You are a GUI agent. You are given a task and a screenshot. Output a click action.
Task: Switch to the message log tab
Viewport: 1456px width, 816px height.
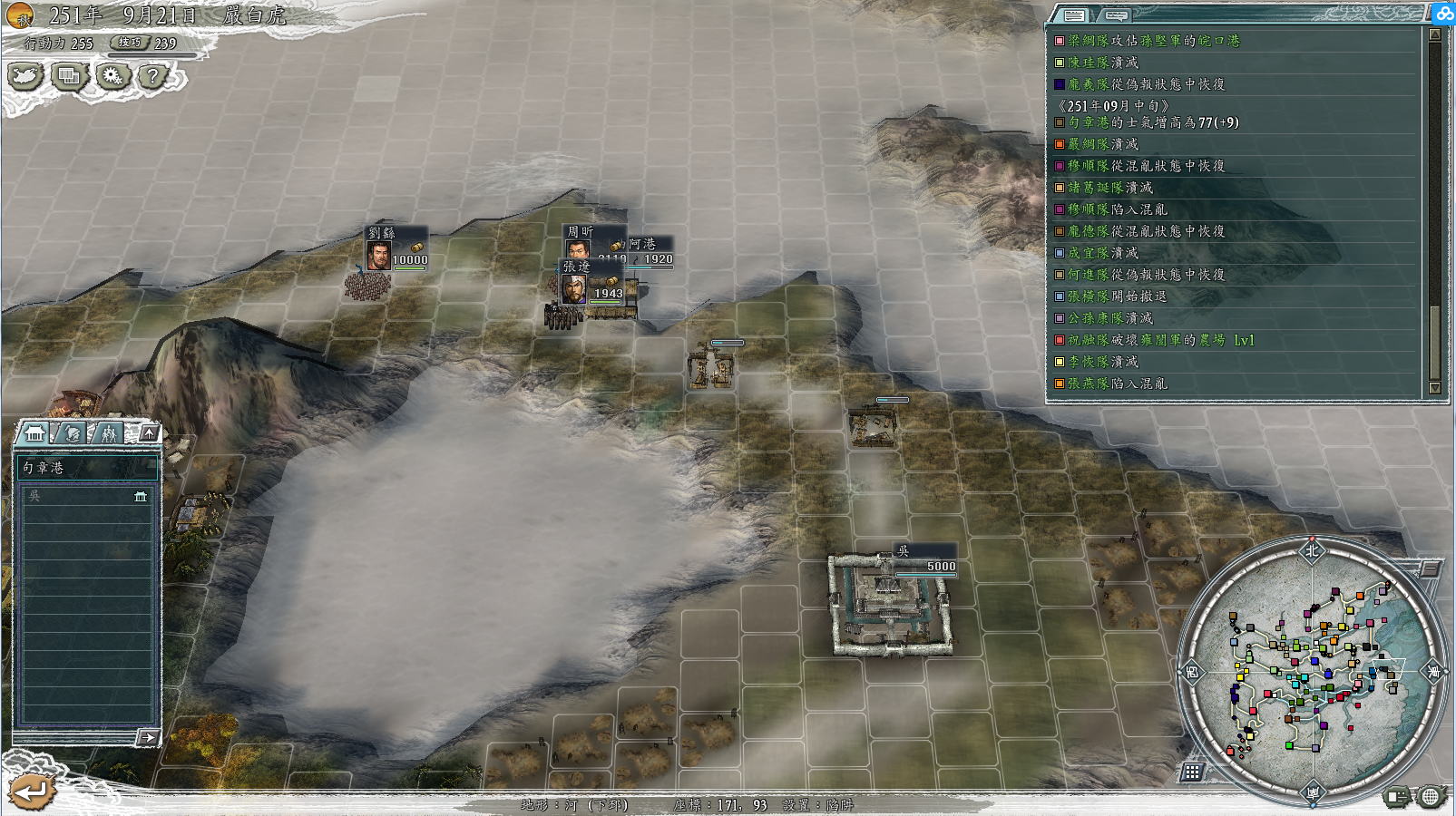pyautogui.click(x=1074, y=15)
